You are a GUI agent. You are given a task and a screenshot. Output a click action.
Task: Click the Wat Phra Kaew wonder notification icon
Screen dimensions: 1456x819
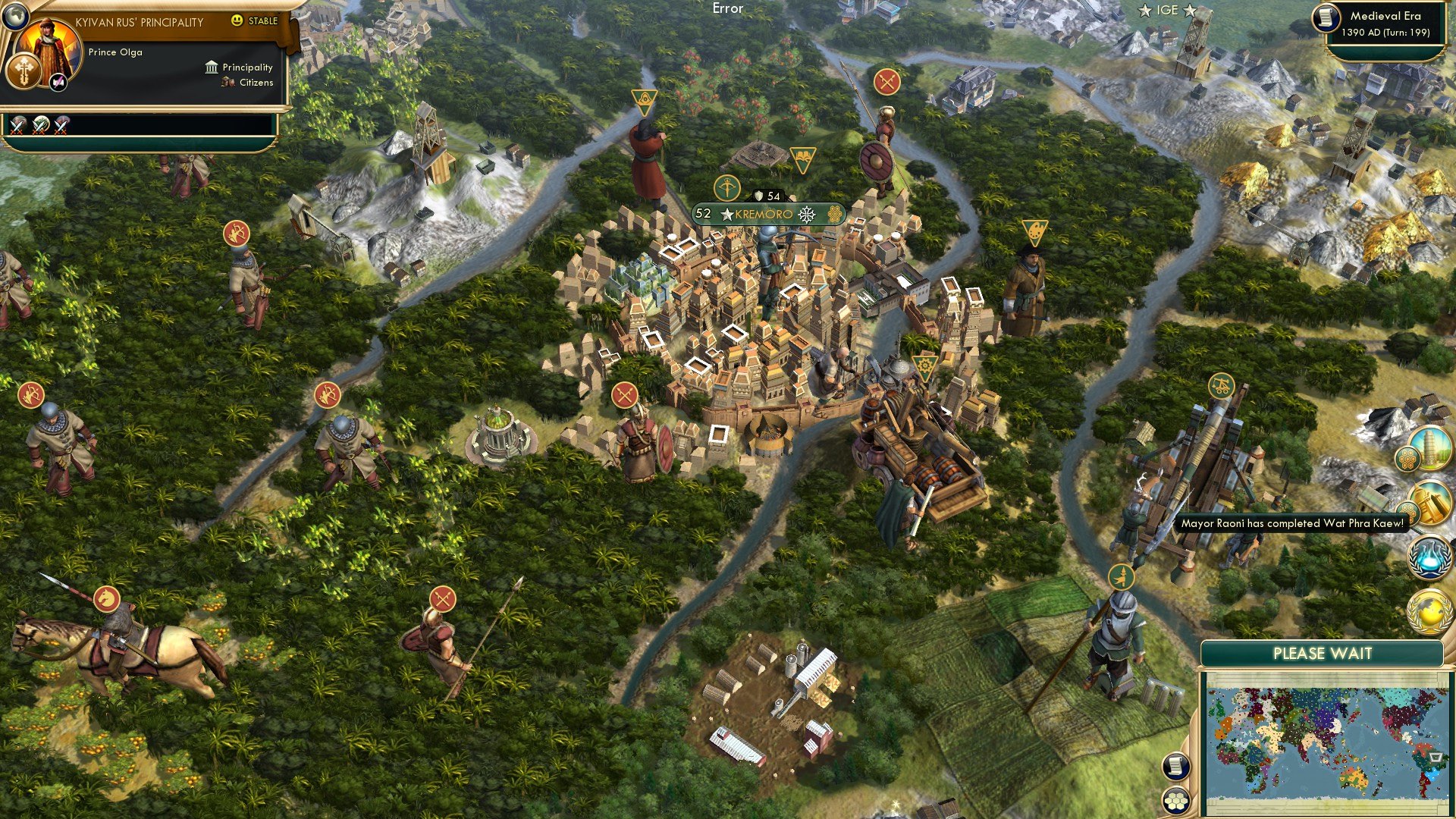[1430, 503]
